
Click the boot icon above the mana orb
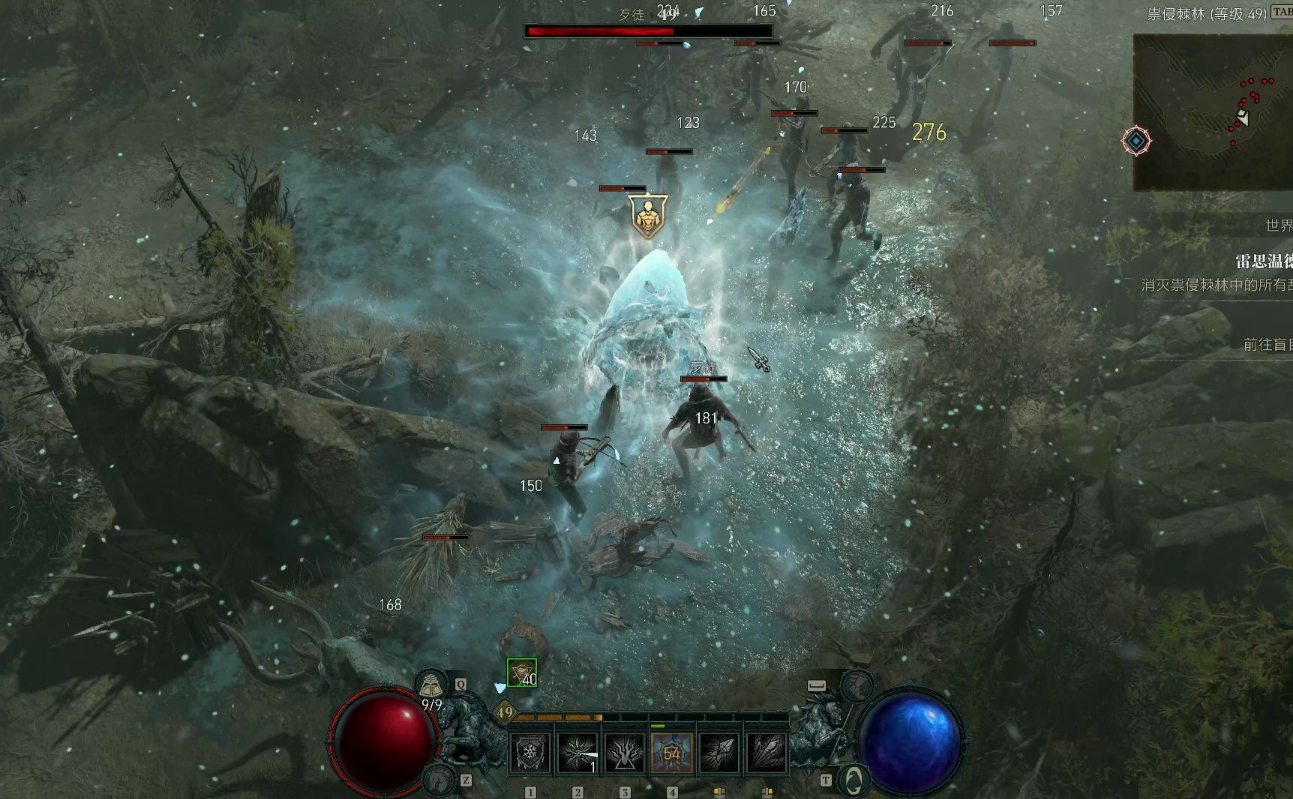tap(857, 685)
